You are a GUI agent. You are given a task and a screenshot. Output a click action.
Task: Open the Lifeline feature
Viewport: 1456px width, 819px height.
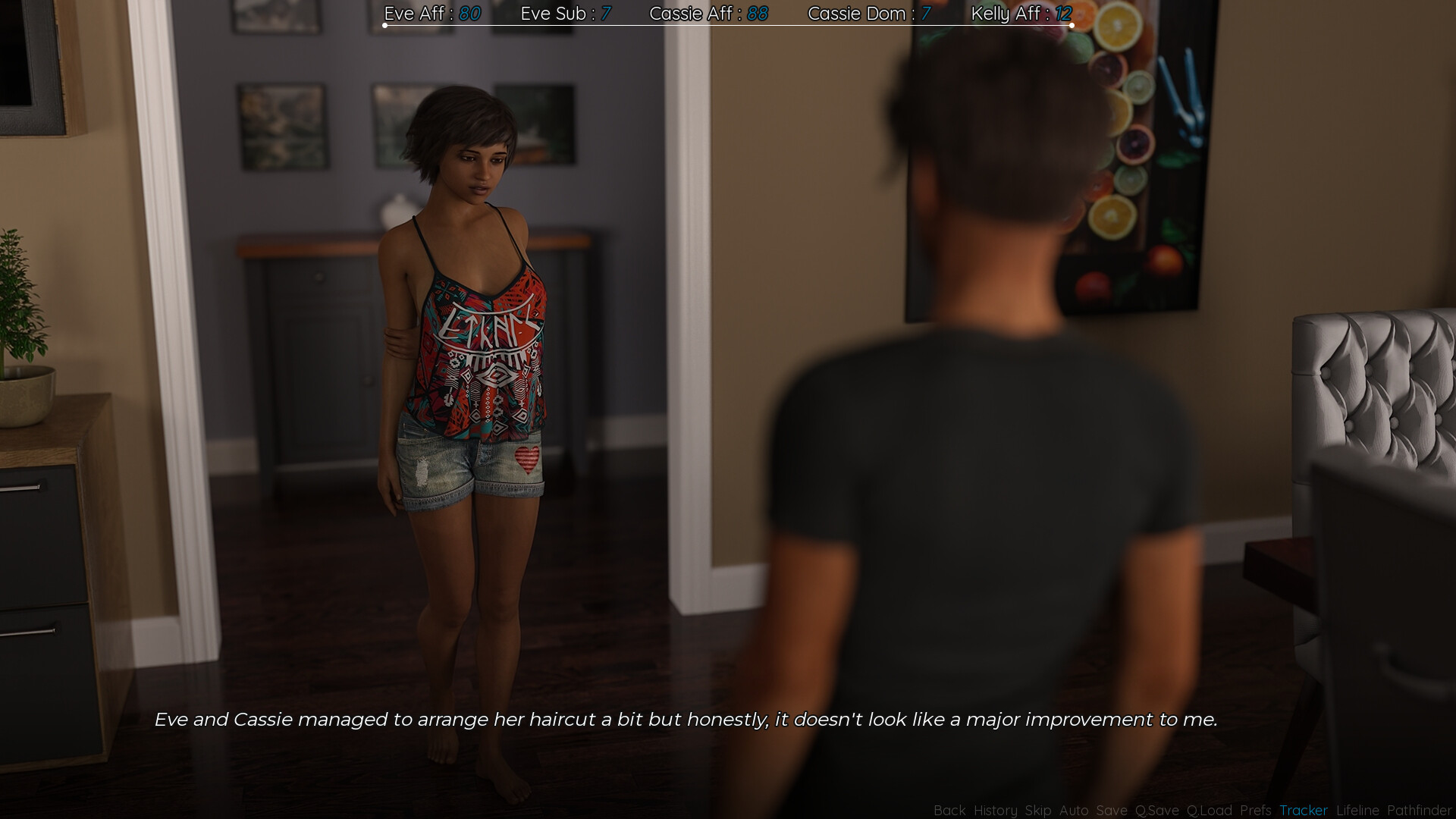[1357, 811]
